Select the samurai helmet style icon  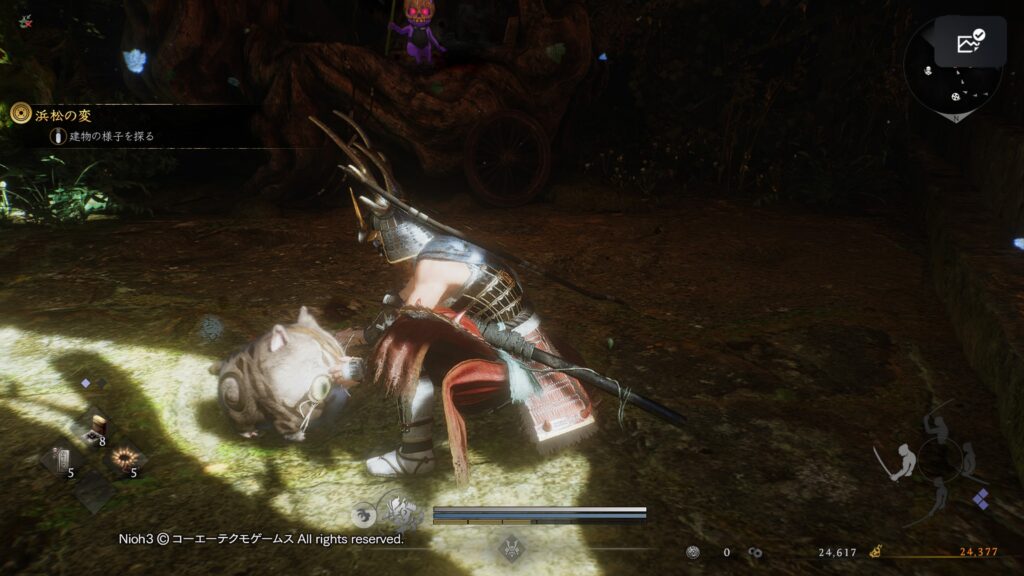click(513, 548)
